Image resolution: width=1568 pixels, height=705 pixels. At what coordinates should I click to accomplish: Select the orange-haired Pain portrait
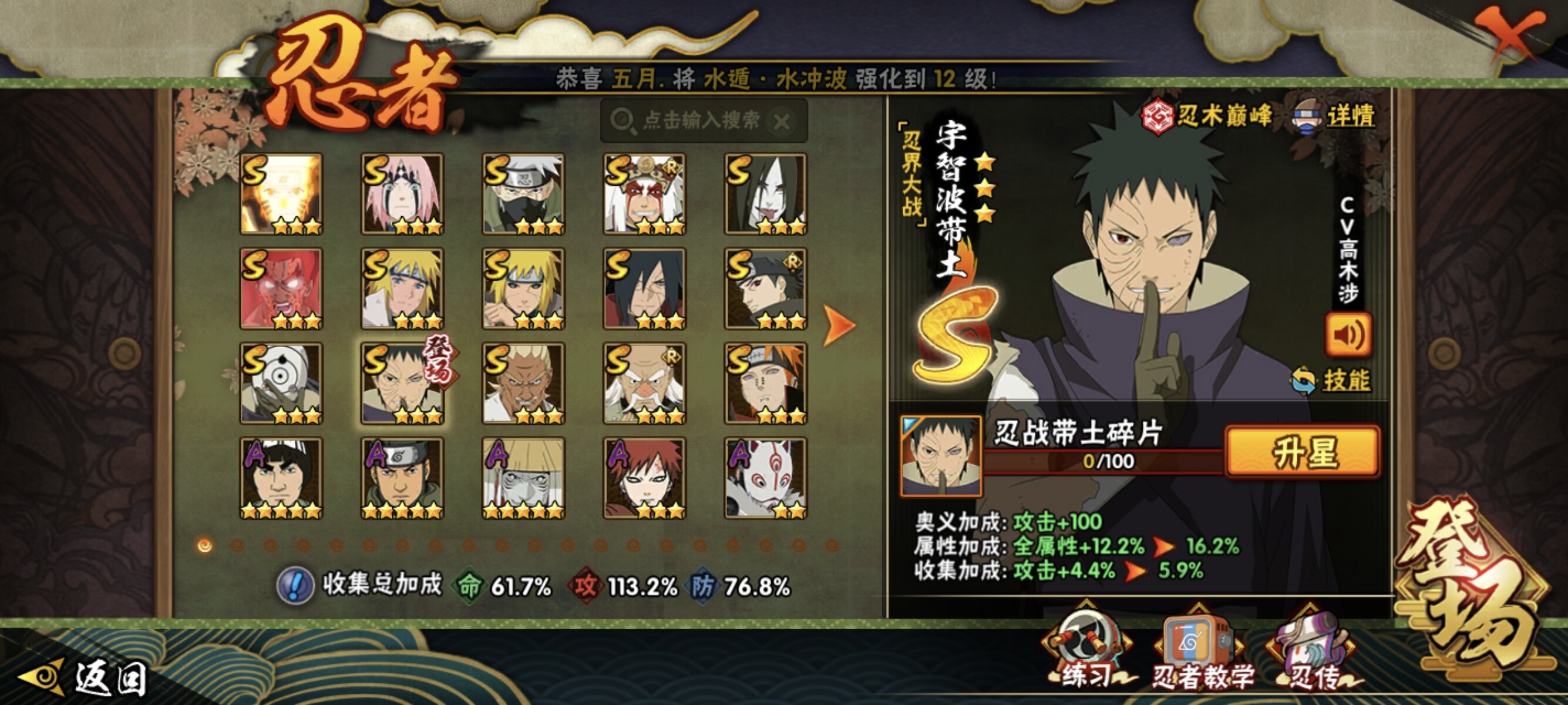coord(765,383)
